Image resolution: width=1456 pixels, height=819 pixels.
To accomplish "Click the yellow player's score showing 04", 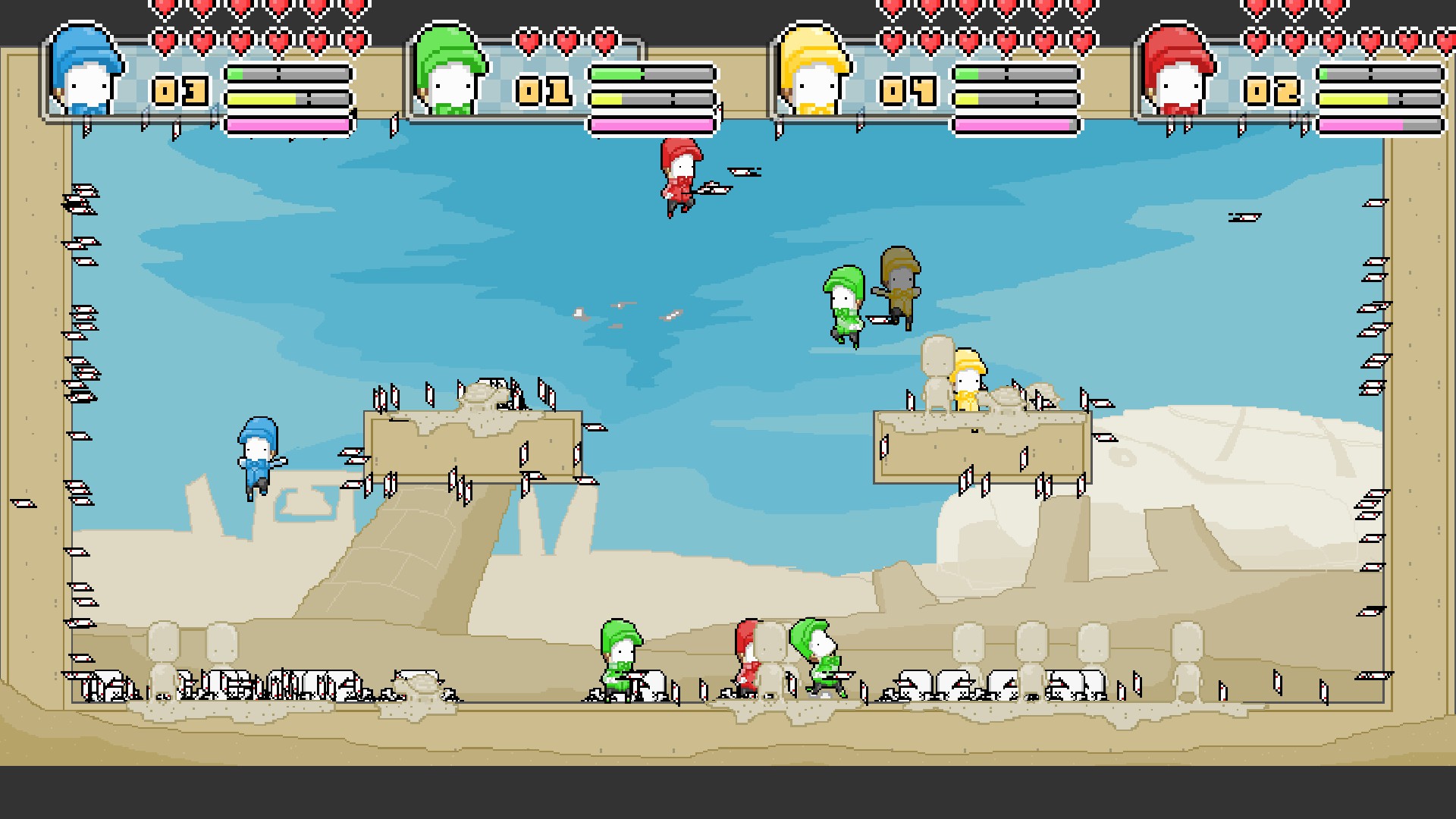I will pos(907,91).
